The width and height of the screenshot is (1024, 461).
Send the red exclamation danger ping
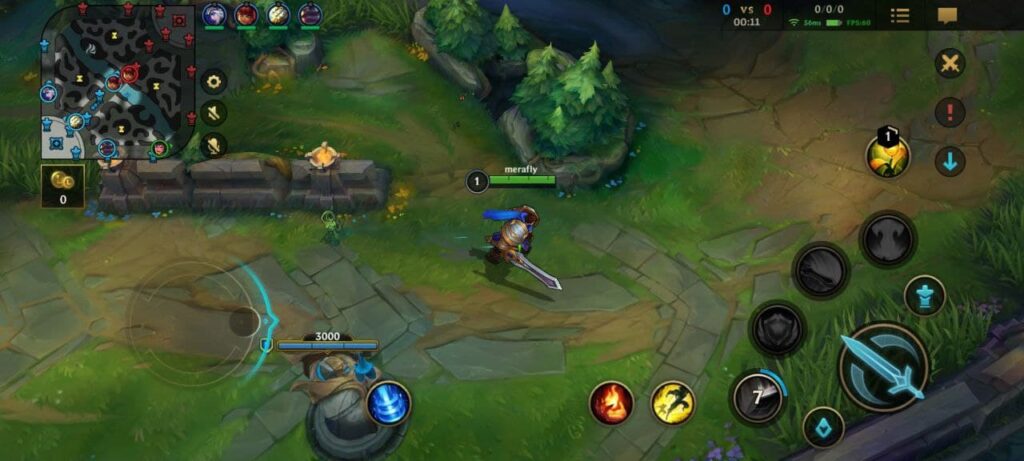click(x=949, y=112)
